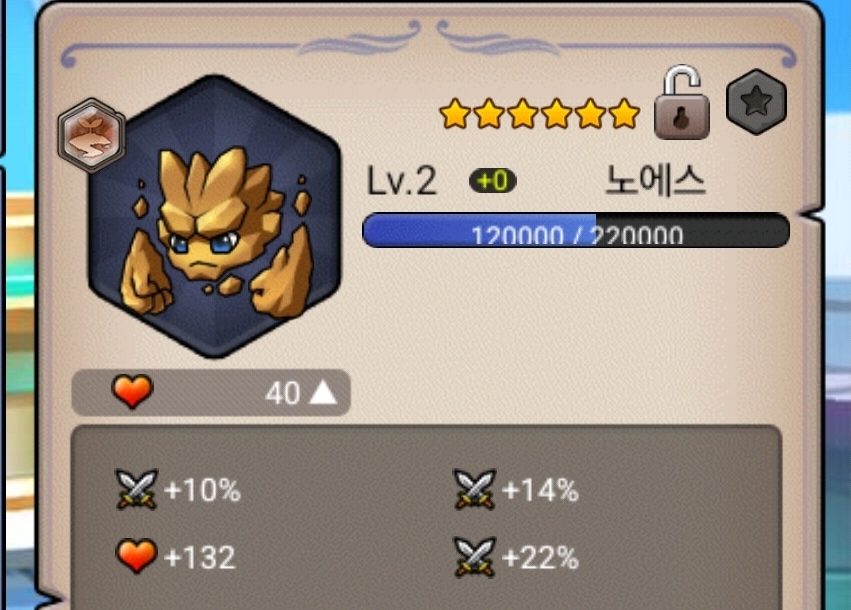Image resolution: width=851 pixels, height=610 pixels.
Task: Click the dark hexagon star badge
Action: [x=756, y=102]
